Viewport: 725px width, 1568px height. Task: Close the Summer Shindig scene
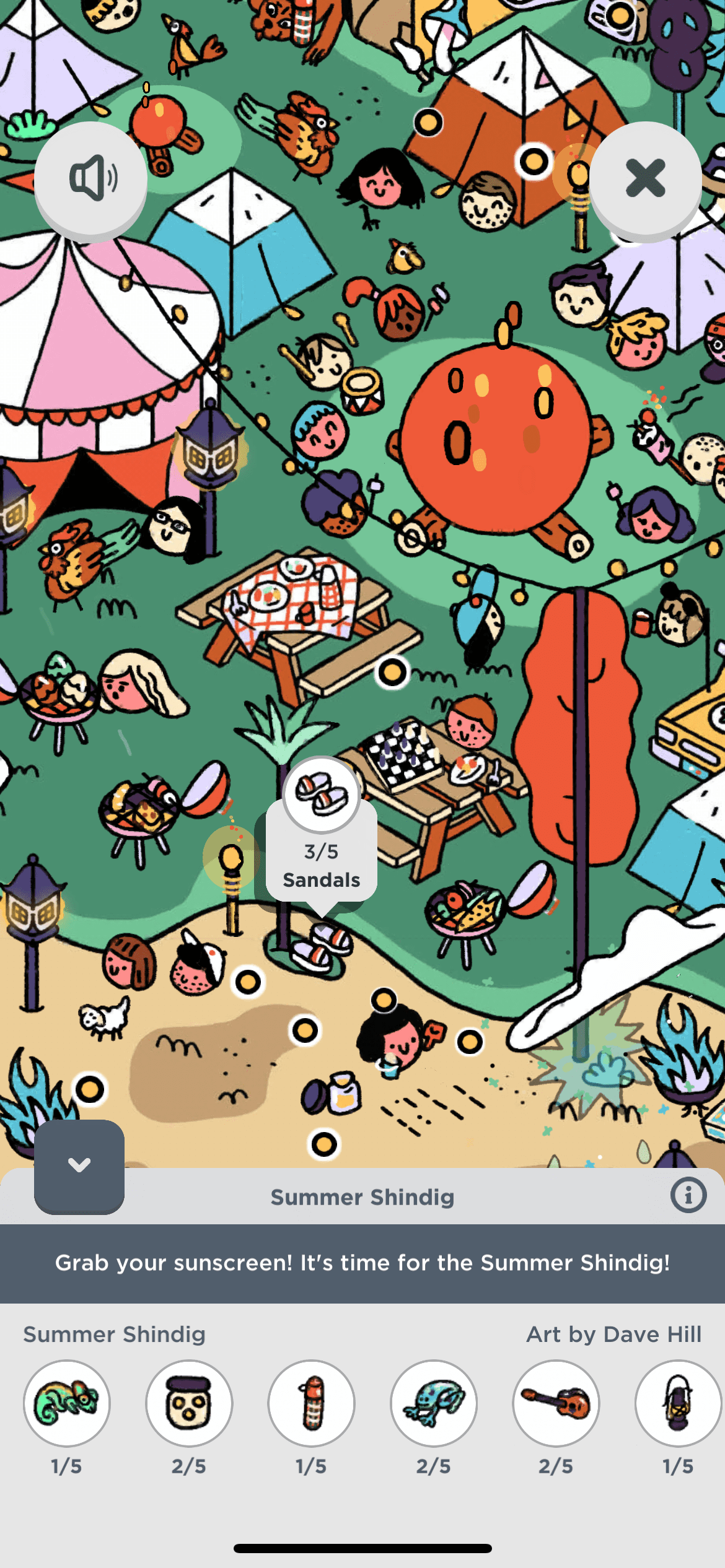[645, 178]
